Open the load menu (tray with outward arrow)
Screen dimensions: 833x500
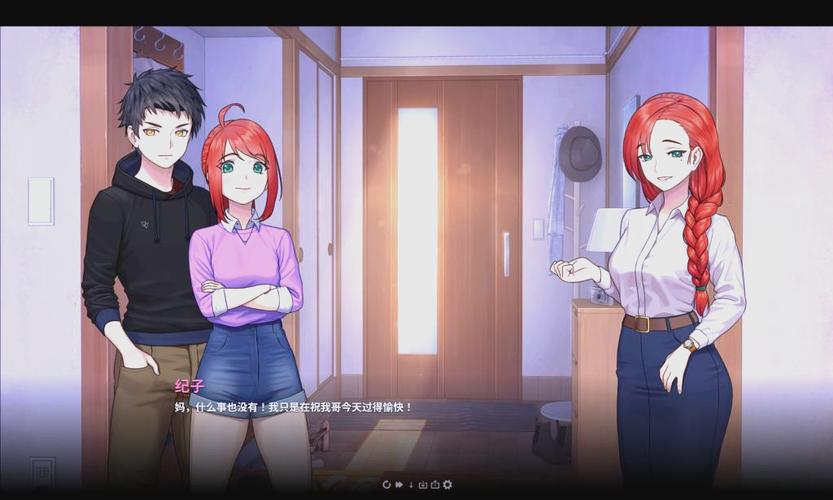434,484
